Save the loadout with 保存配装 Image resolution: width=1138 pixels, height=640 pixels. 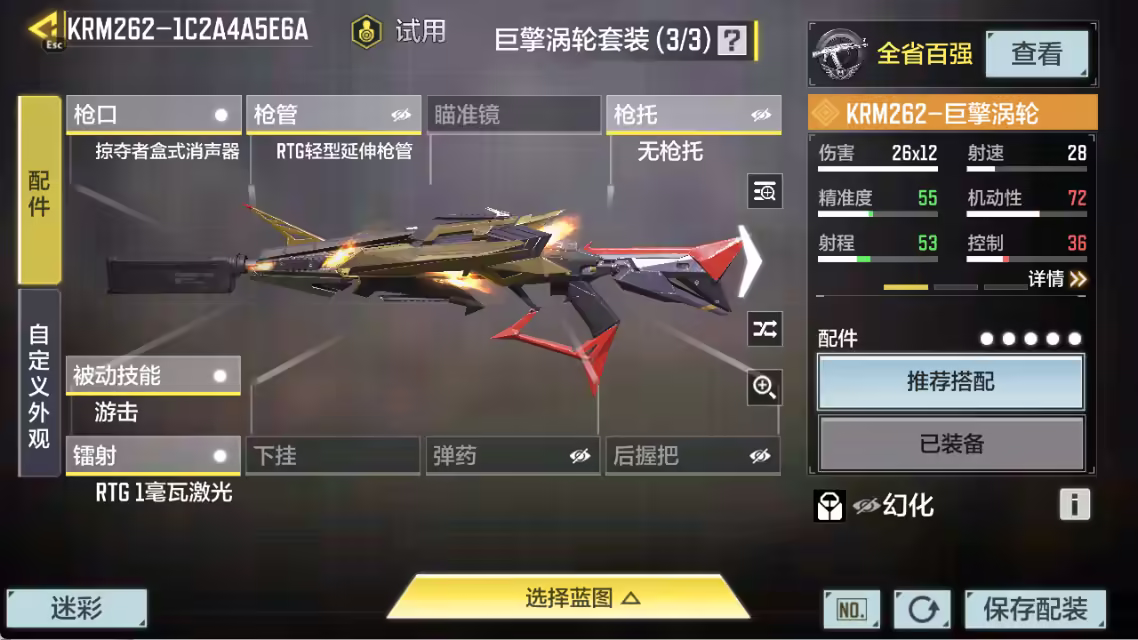tap(1034, 608)
